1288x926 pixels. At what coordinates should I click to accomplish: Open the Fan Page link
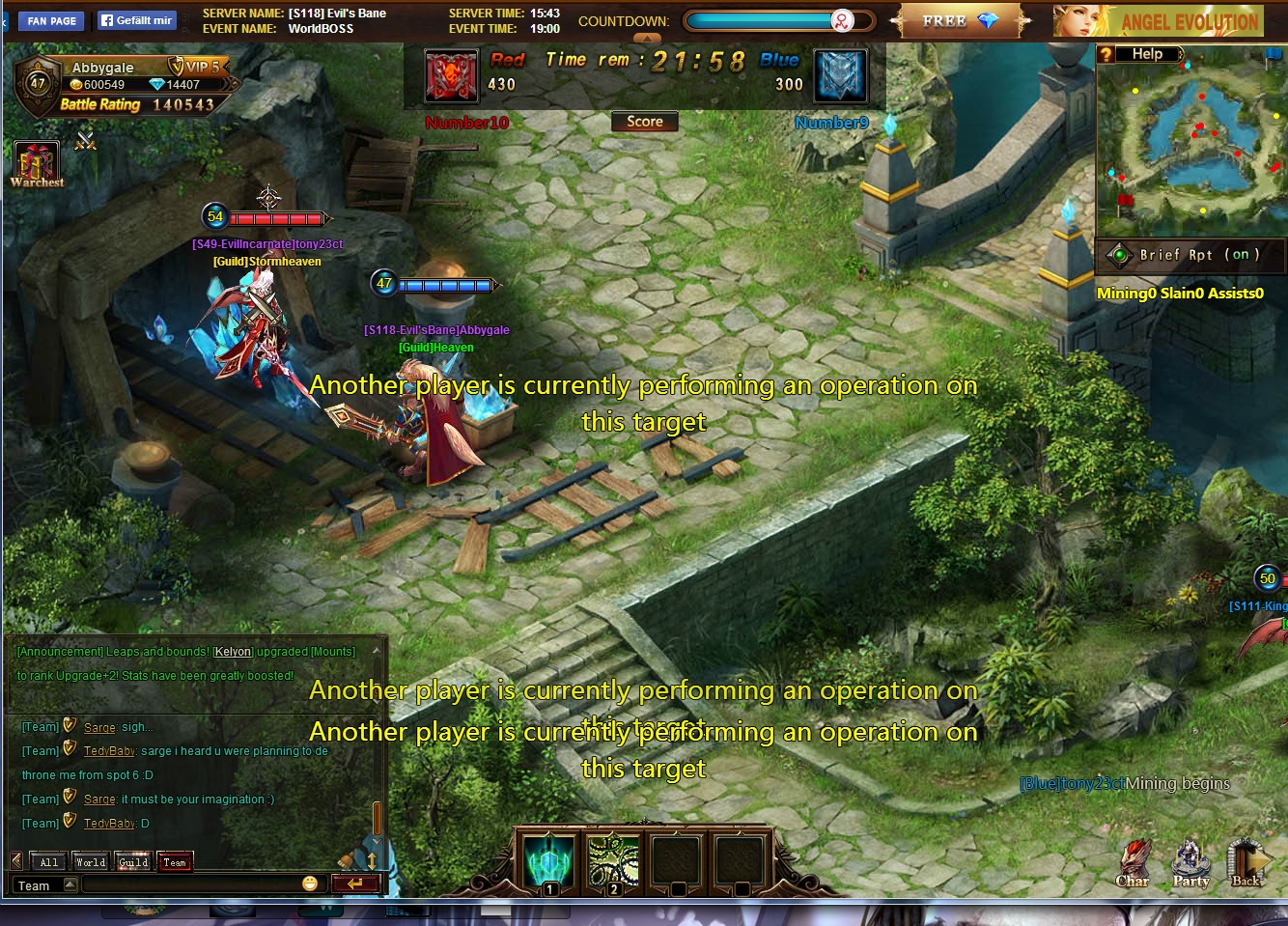[x=51, y=20]
